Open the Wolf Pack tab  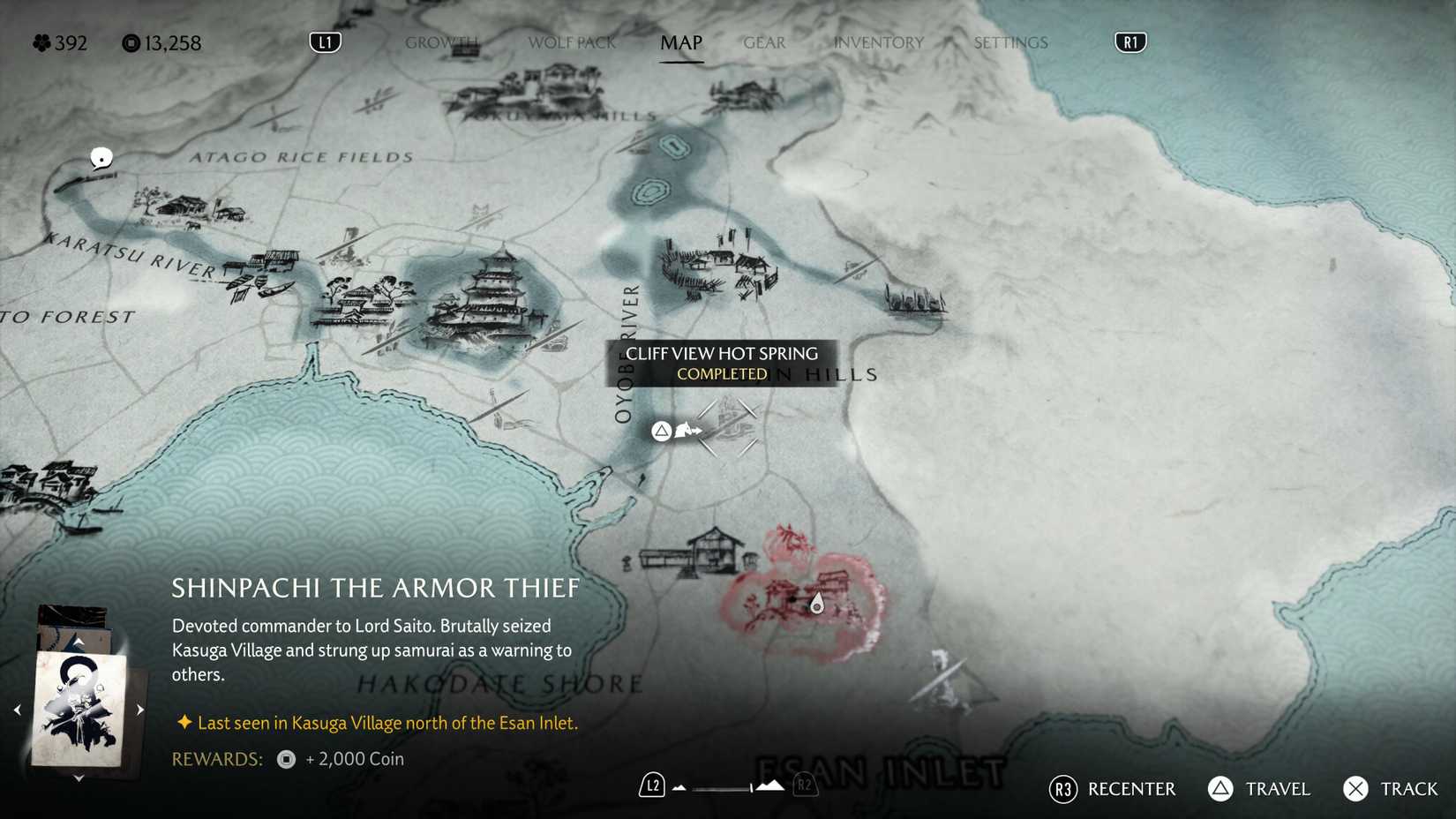571,42
